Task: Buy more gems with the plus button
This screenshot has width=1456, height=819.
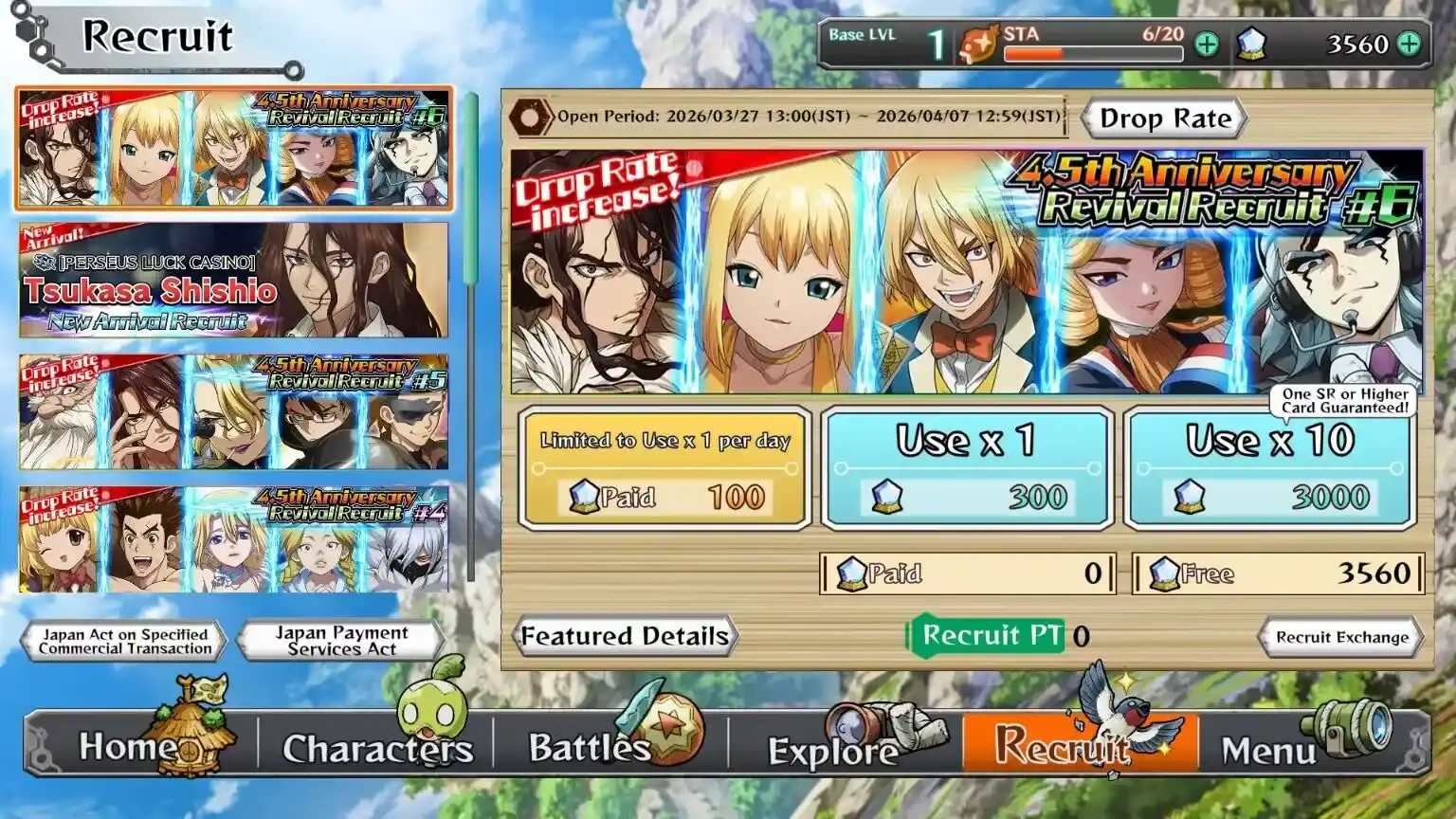Action: point(1410,45)
